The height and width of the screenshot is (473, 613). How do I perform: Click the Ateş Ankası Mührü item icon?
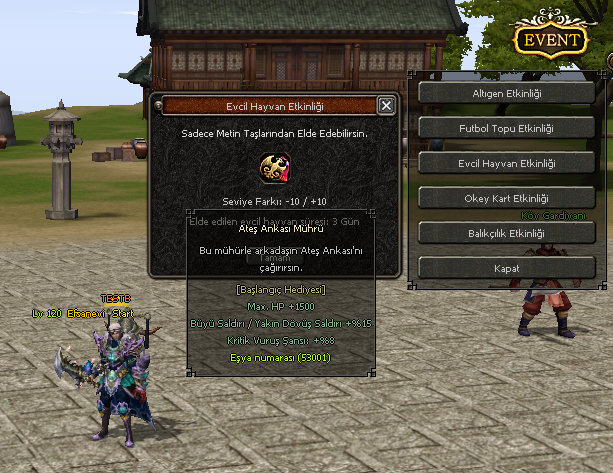click(x=275, y=167)
